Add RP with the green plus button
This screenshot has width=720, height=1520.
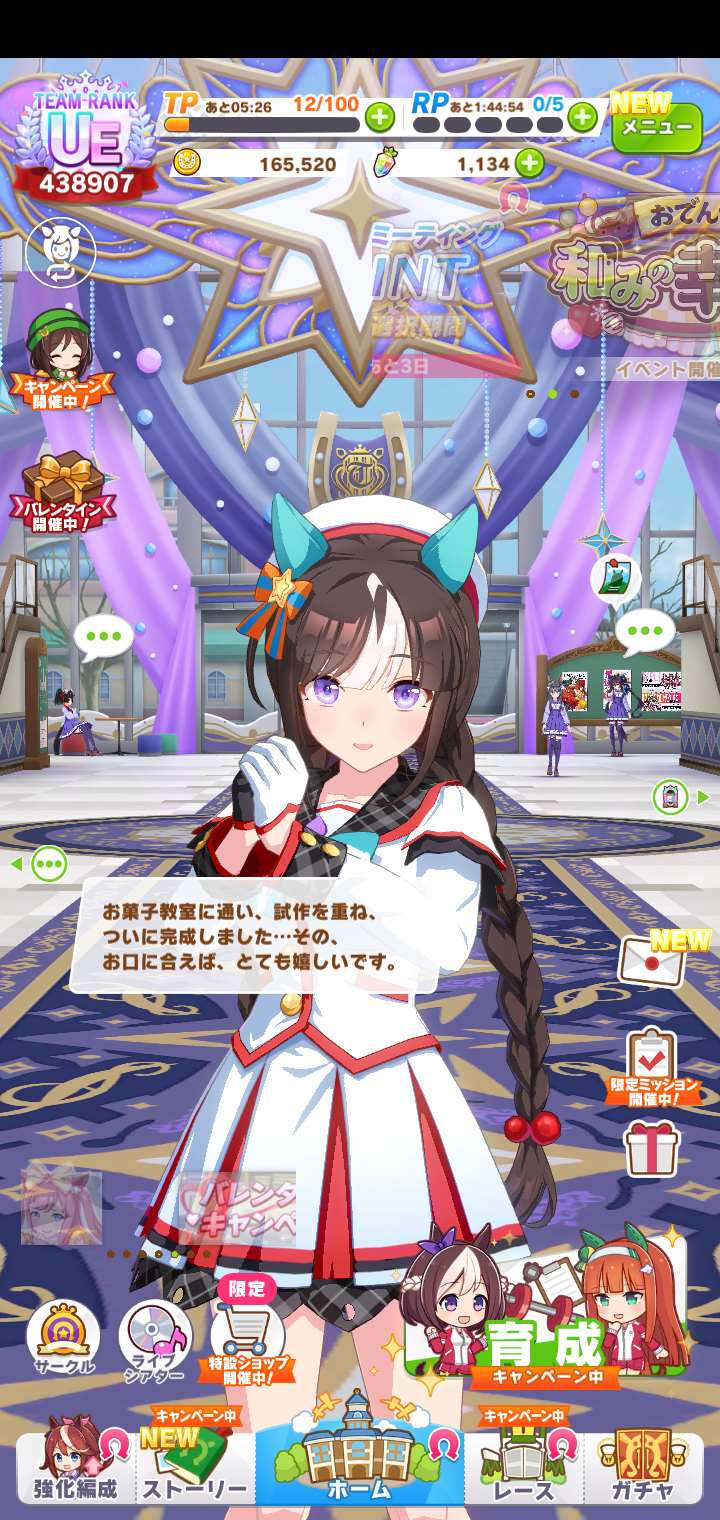click(x=582, y=118)
